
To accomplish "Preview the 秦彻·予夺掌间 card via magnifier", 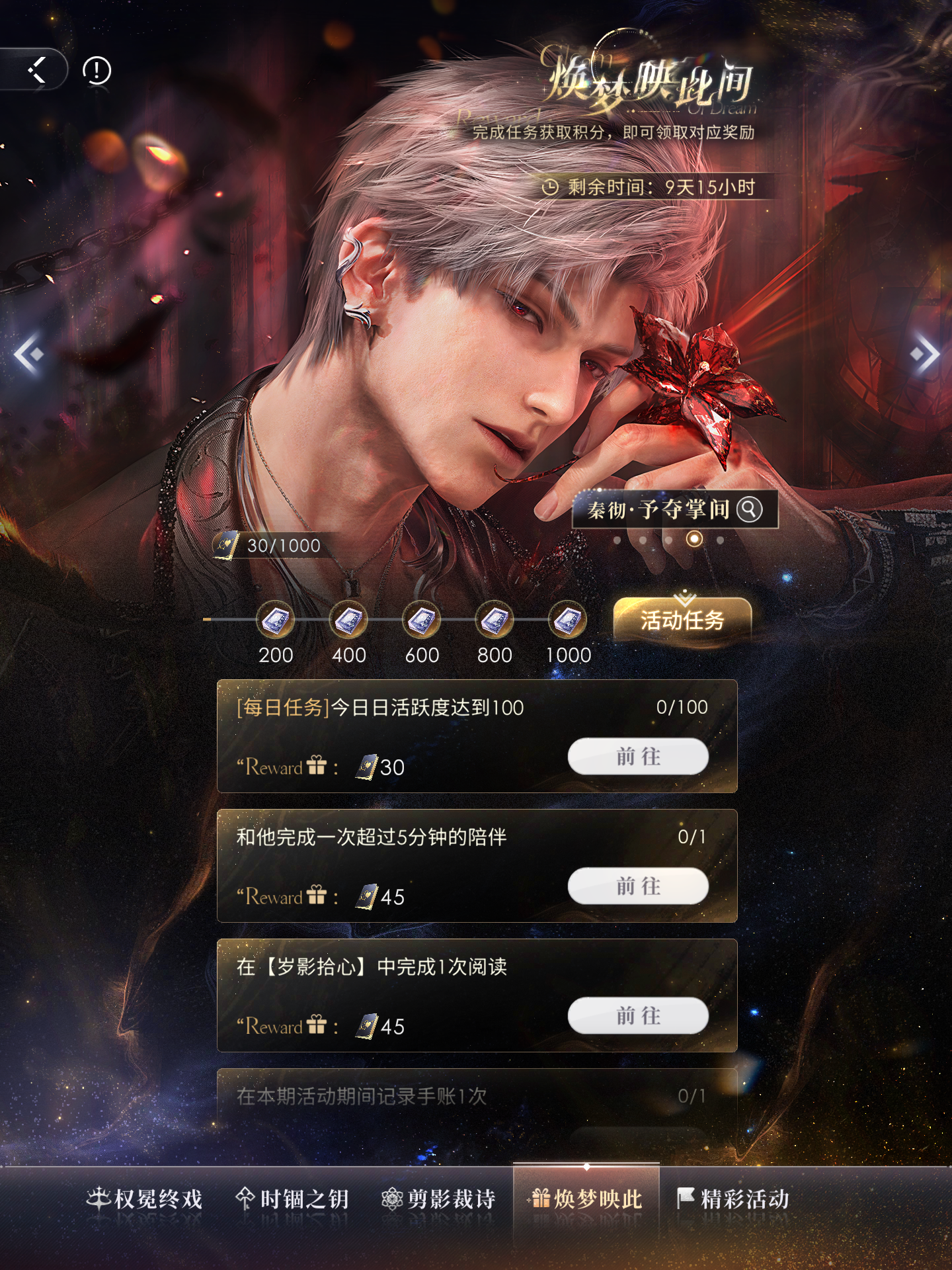I will coord(750,509).
